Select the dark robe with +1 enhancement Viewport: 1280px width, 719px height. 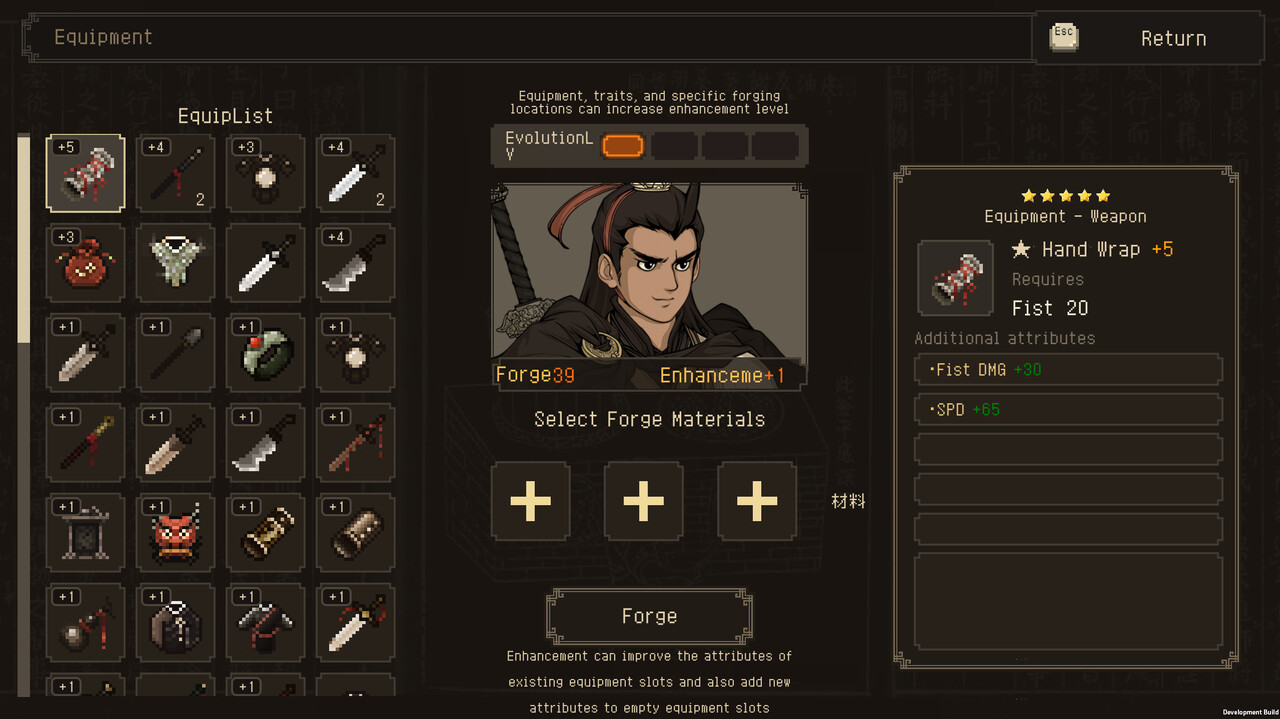(x=176, y=623)
